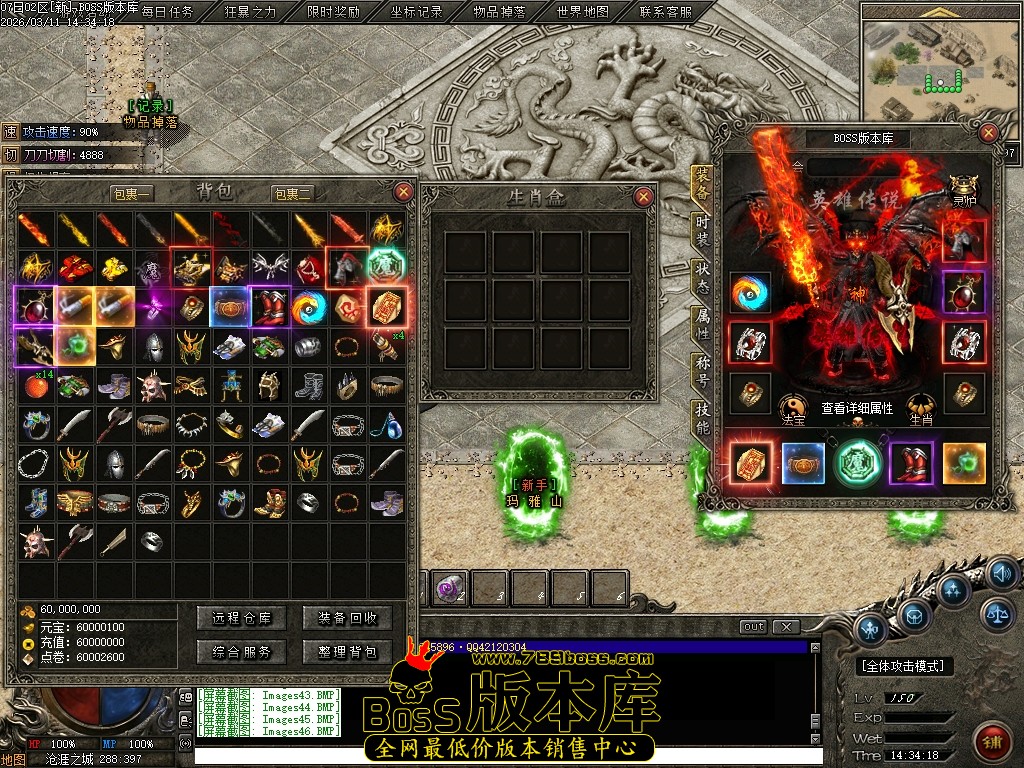The image size is (1024, 768).
Task: Select 限时奖励 in the top bar
Action: (x=333, y=12)
